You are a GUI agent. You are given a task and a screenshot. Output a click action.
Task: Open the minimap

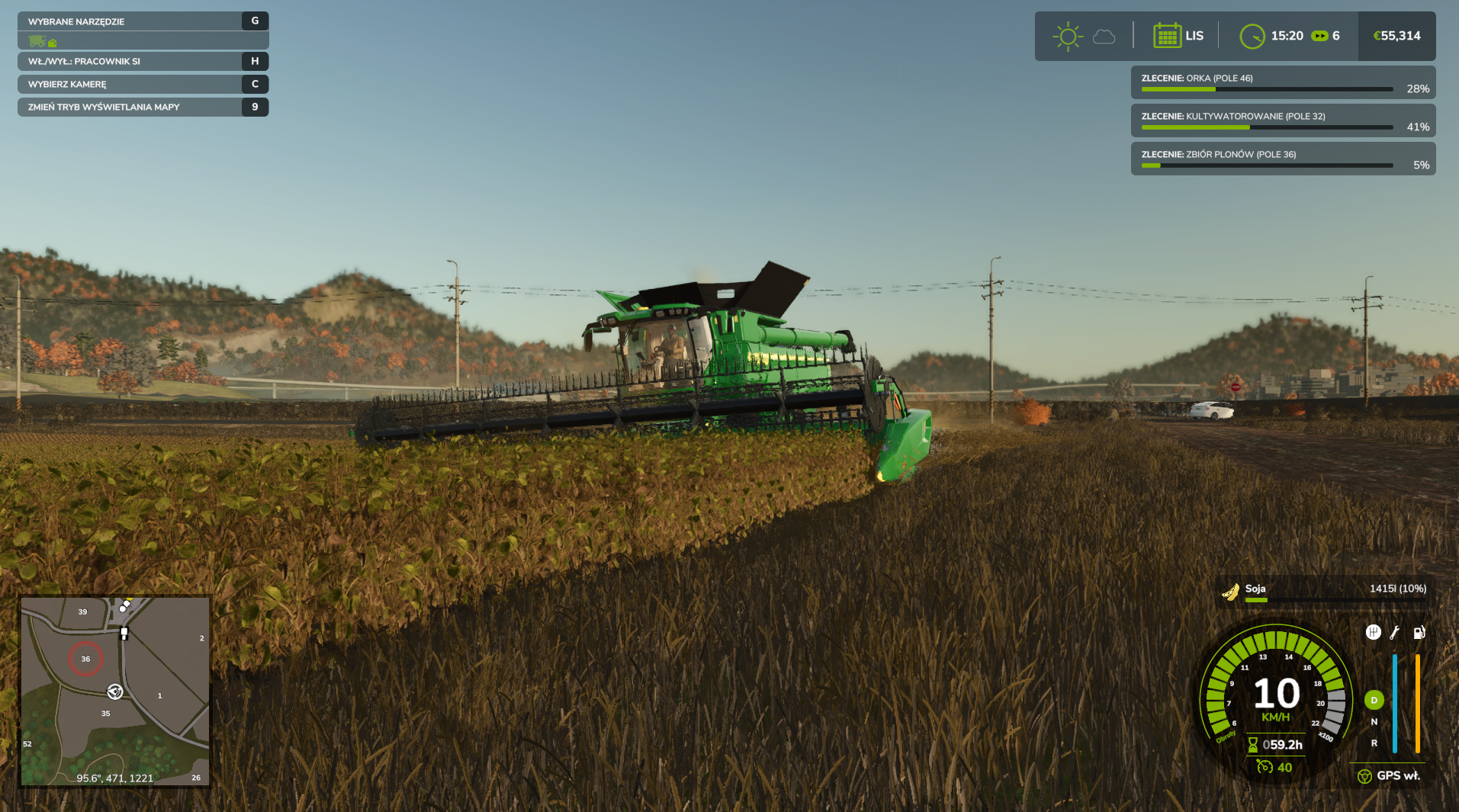click(115, 692)
